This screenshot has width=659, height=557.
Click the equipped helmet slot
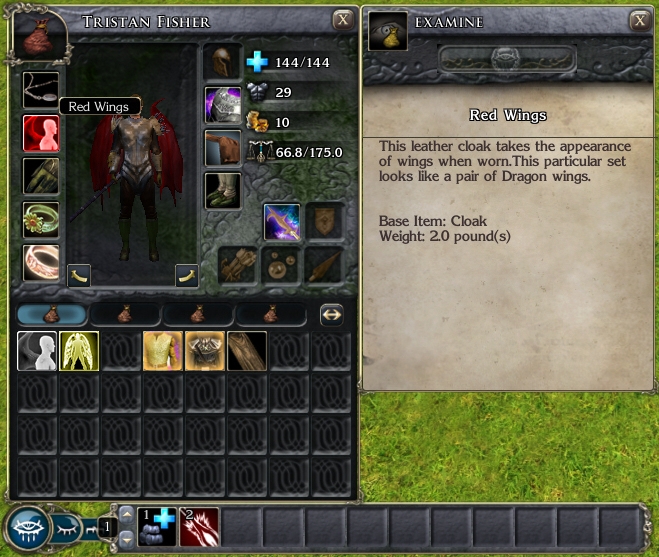click(223, 62)
